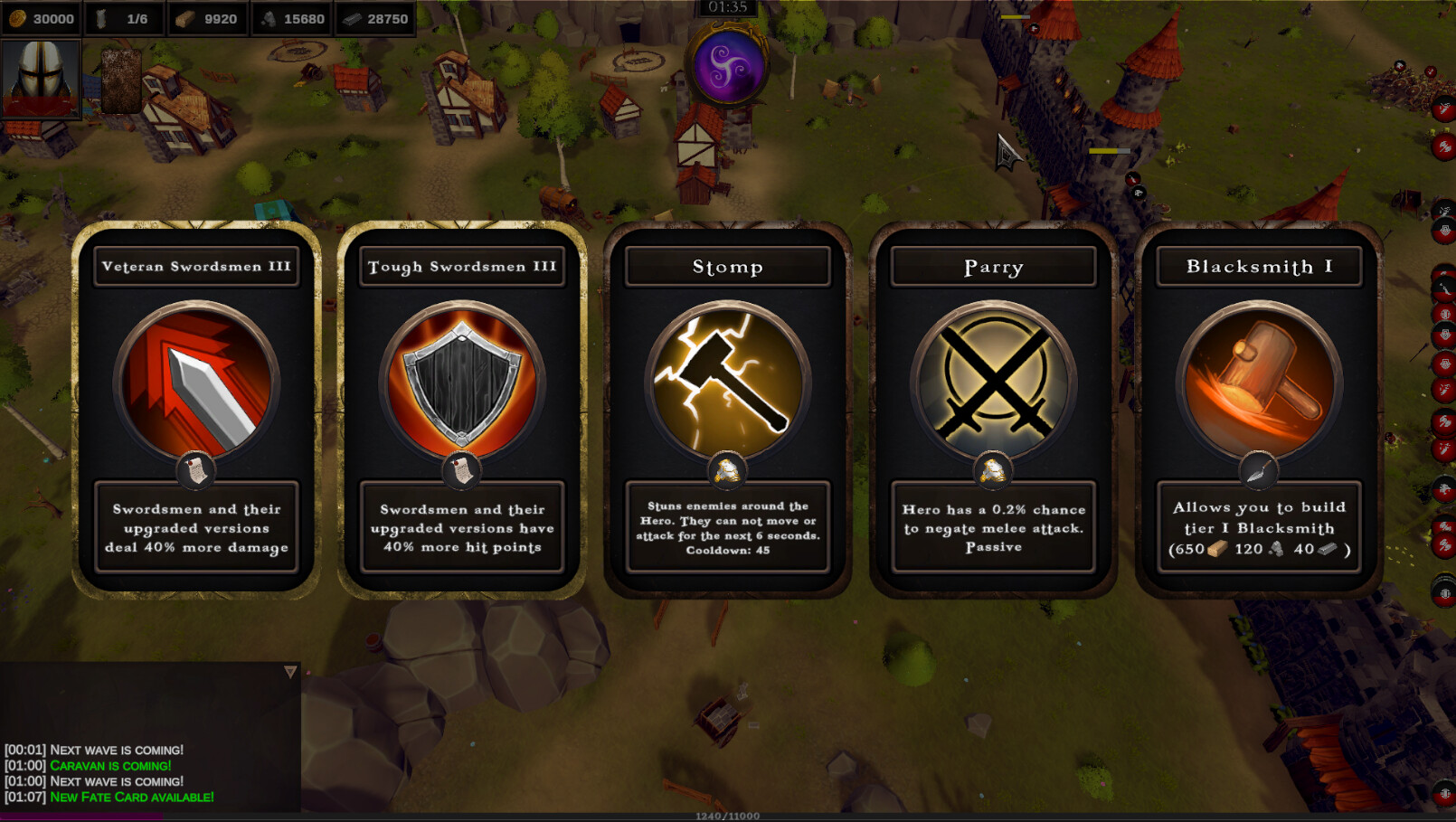Select the knight hero portrait

click(x=41, y=80)
